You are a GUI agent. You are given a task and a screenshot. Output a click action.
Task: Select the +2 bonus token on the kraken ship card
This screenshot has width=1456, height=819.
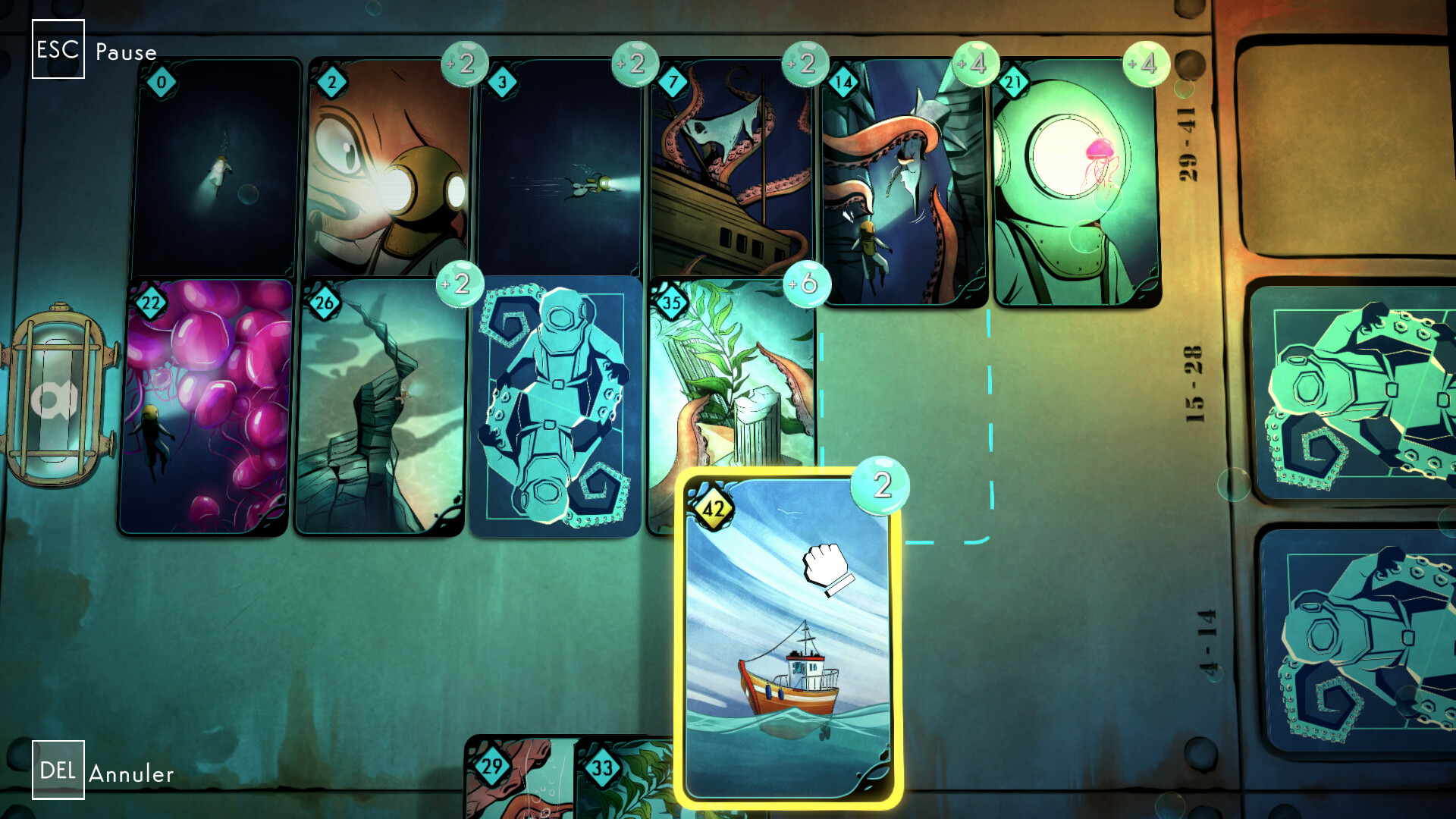pos(806,65)
